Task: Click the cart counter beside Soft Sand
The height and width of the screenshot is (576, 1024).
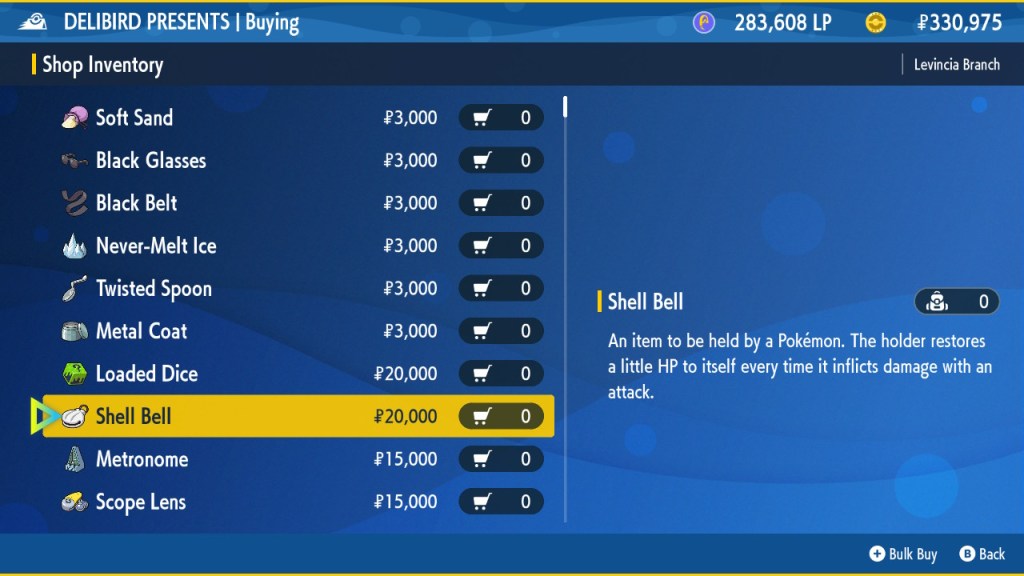Action: click(x=501, y=118)
